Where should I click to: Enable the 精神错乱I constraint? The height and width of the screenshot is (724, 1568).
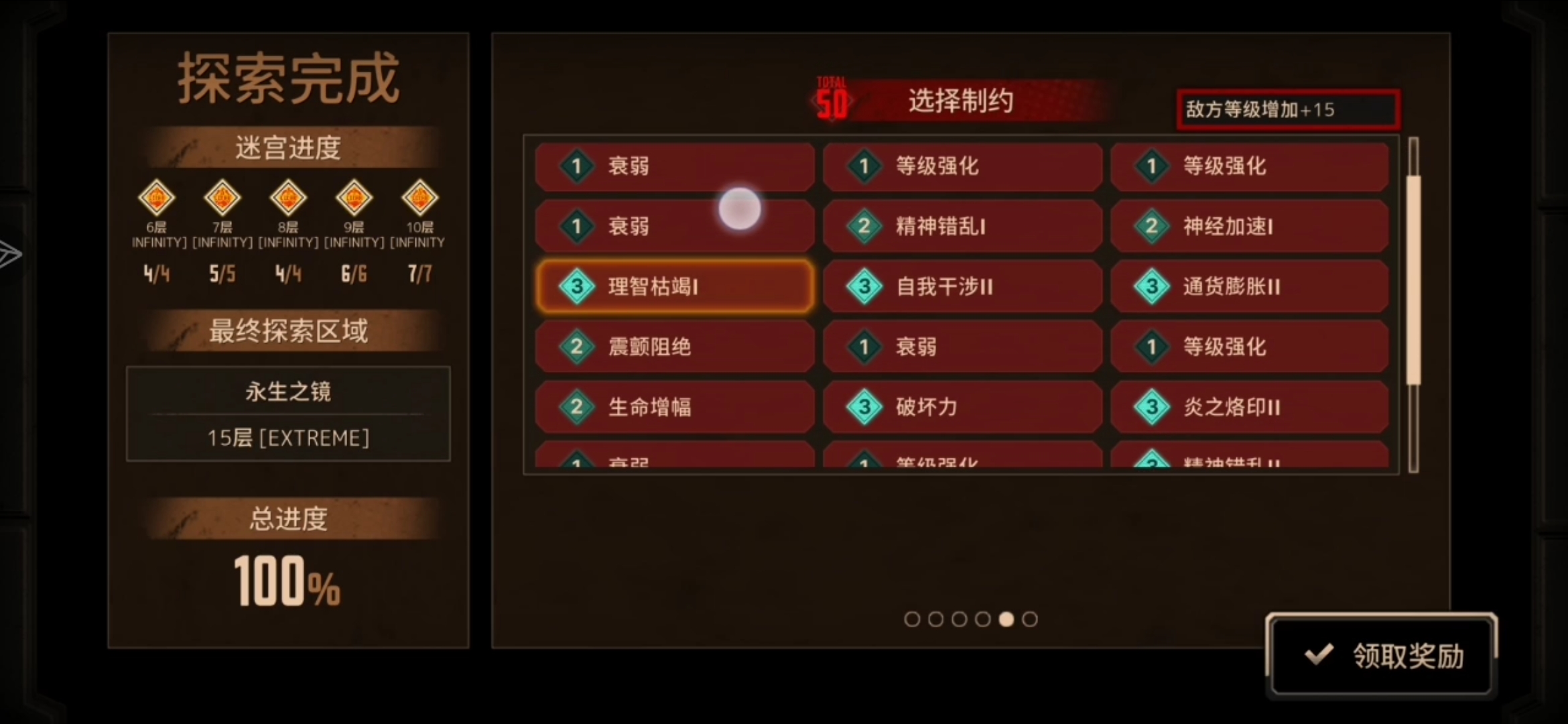click(963, 226)
